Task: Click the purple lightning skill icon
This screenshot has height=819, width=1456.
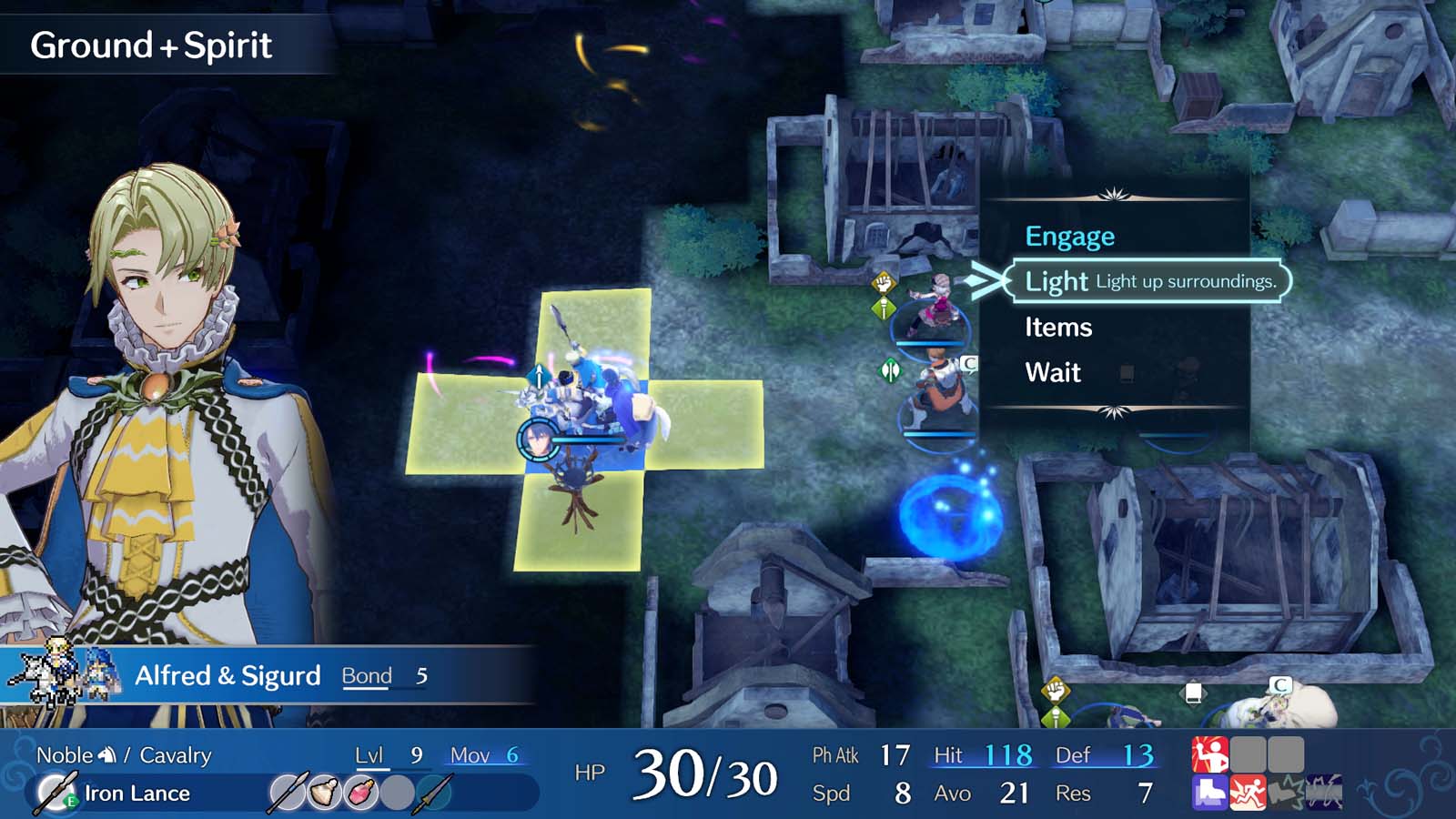Action: coord(1322,793)
